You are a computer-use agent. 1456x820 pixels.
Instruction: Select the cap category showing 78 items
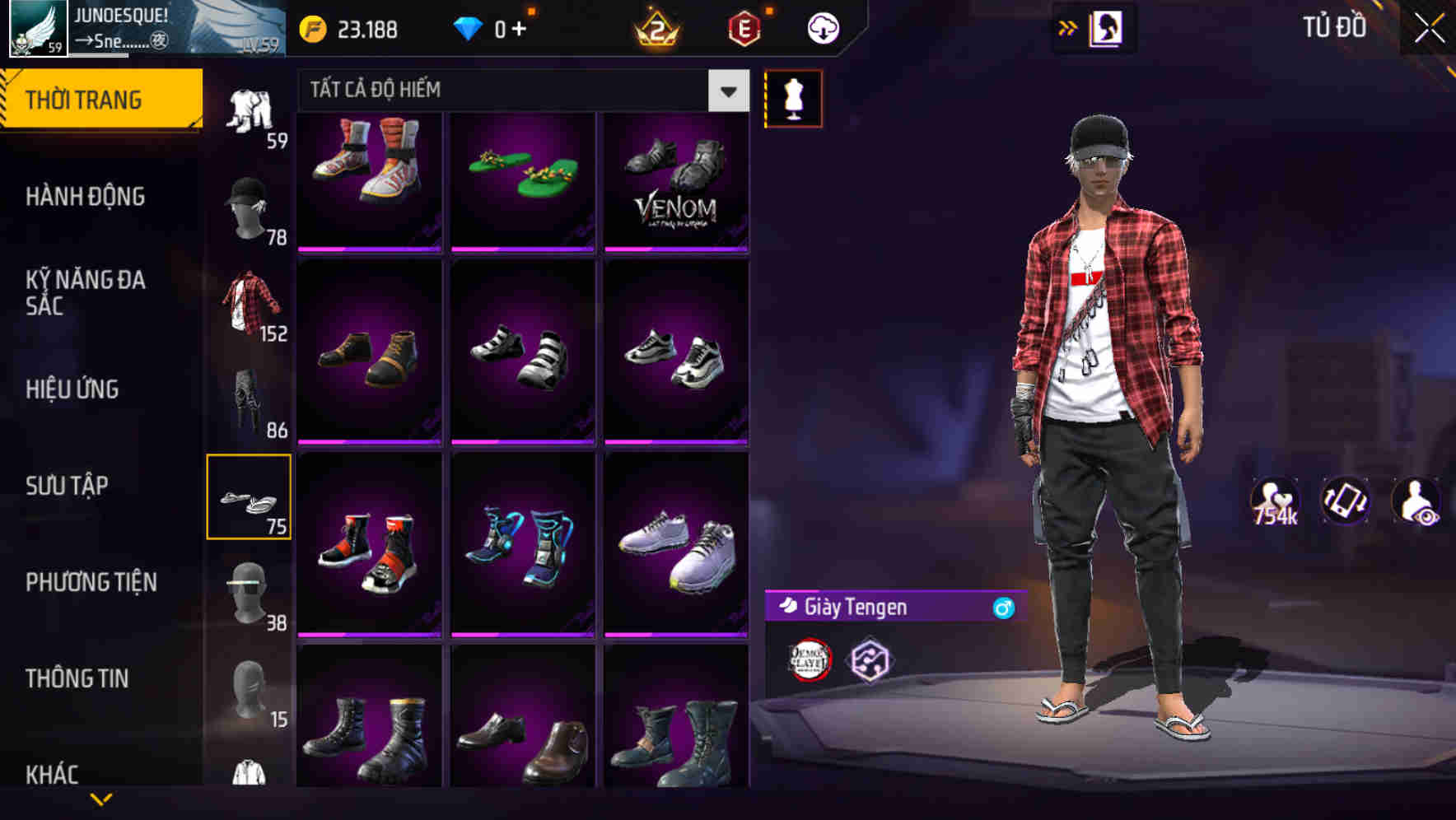[250, 208]
